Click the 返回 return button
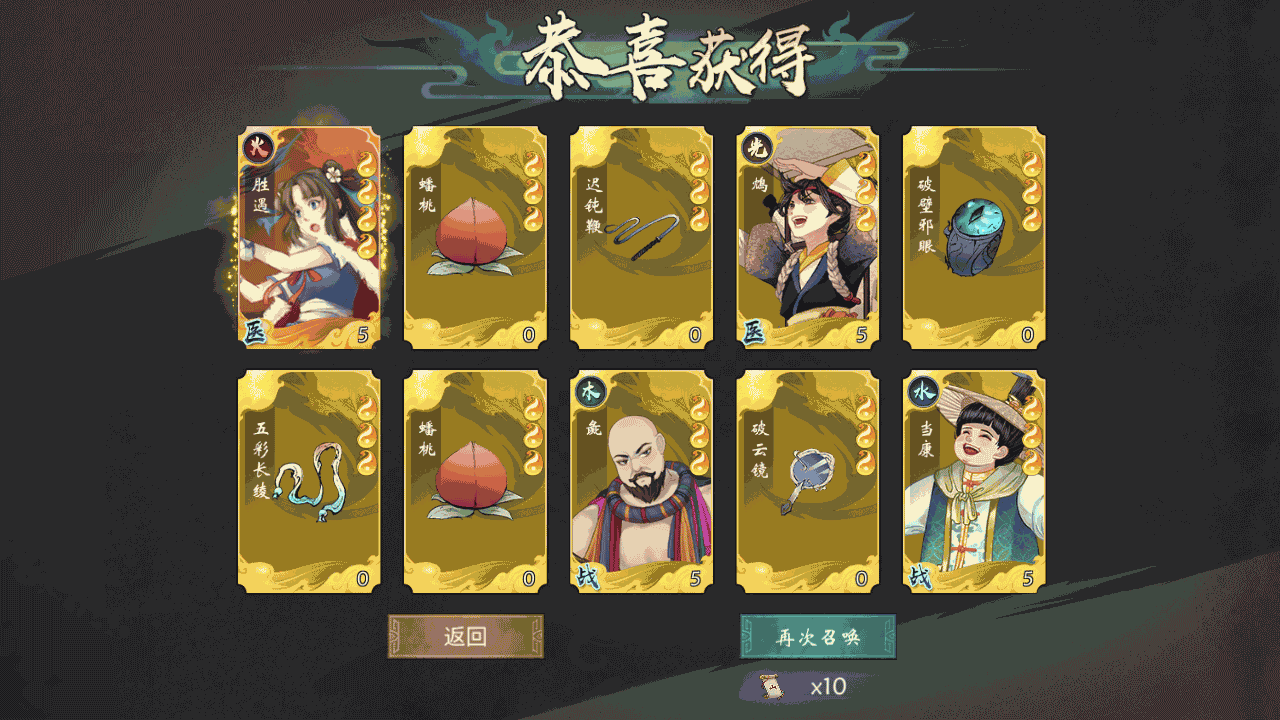1280x720 pixels. click(465, 637)
